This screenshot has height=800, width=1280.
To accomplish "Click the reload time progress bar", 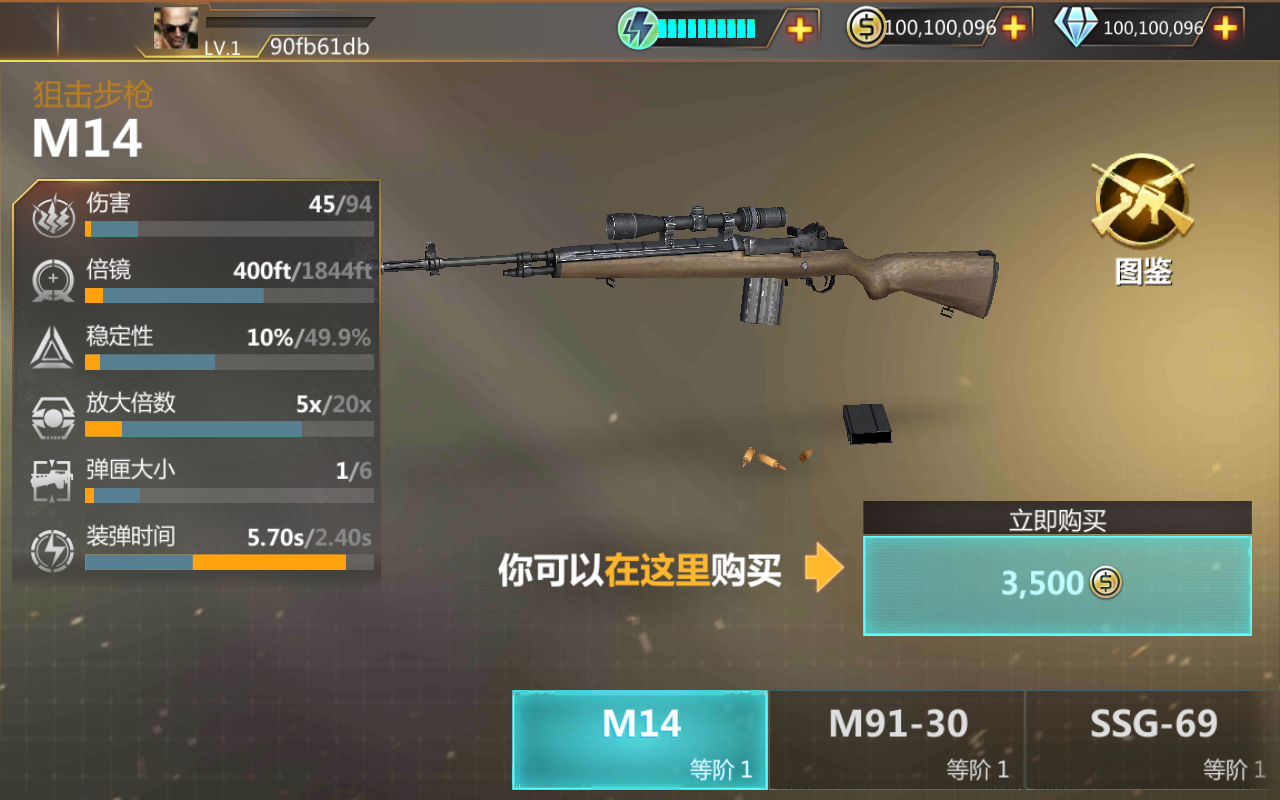I will [229, 564].
